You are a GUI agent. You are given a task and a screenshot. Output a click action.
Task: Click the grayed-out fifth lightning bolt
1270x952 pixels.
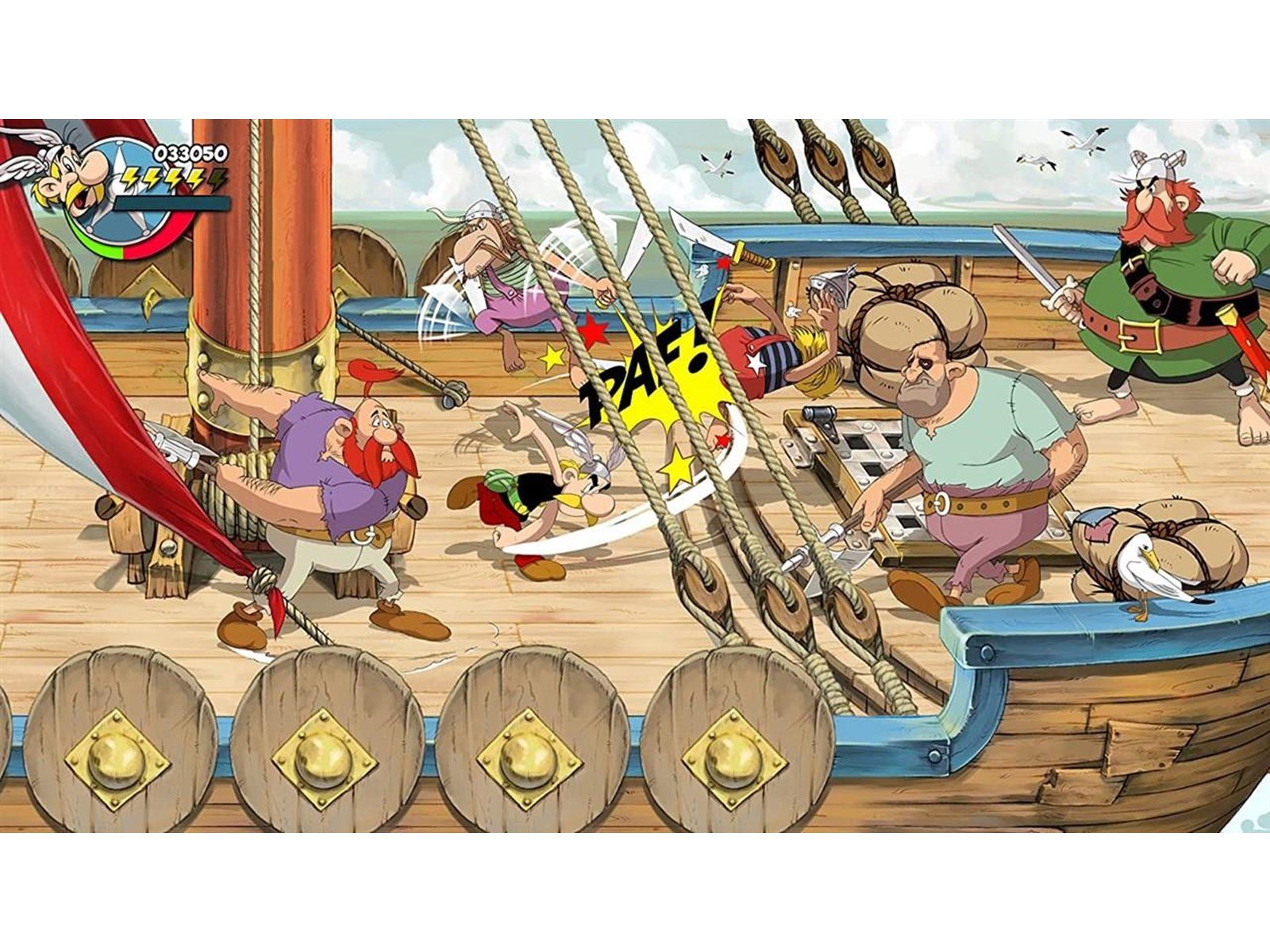216,179
